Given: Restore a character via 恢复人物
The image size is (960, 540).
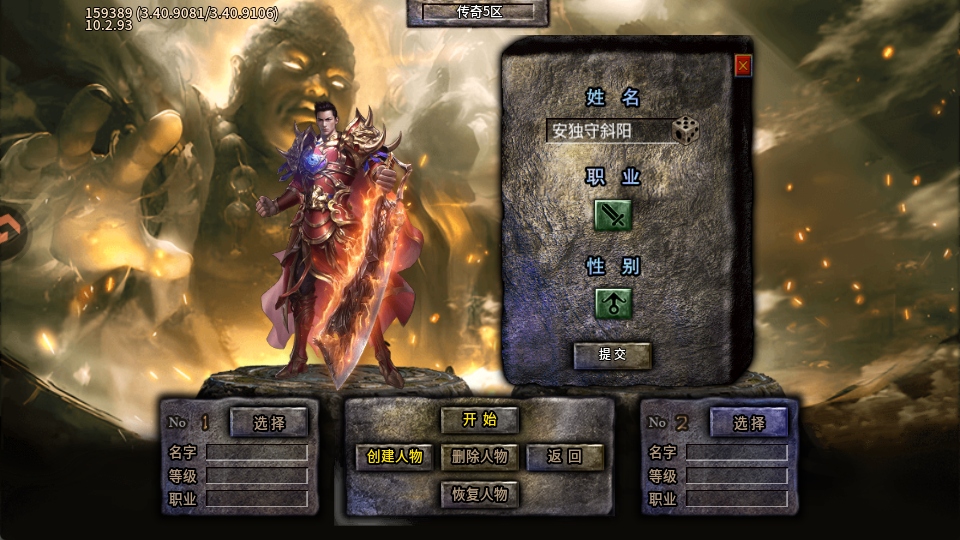Looking at the screenshot, I should click(x=480, y=494).
